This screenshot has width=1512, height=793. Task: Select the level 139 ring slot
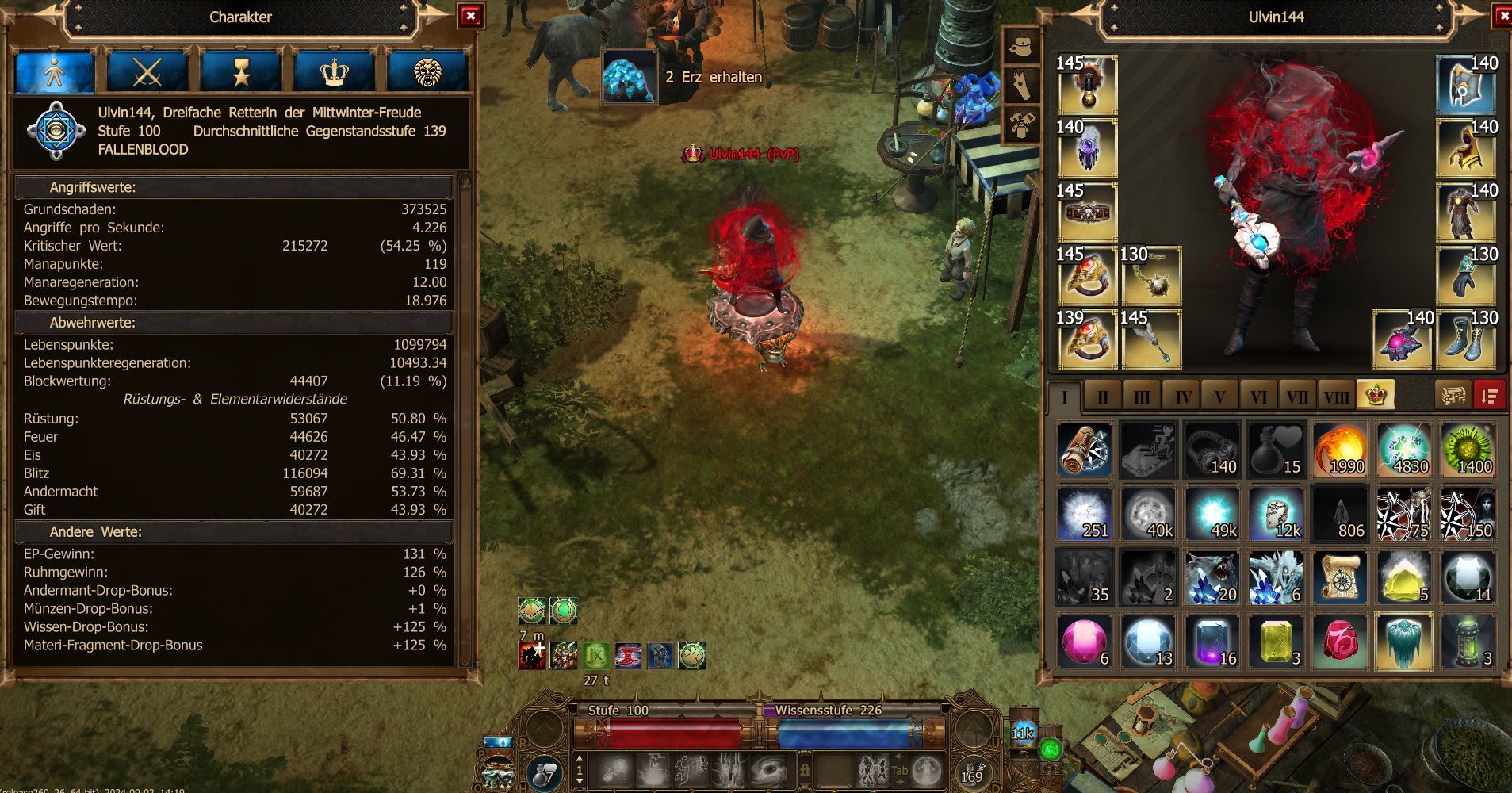pos(1086,339)
